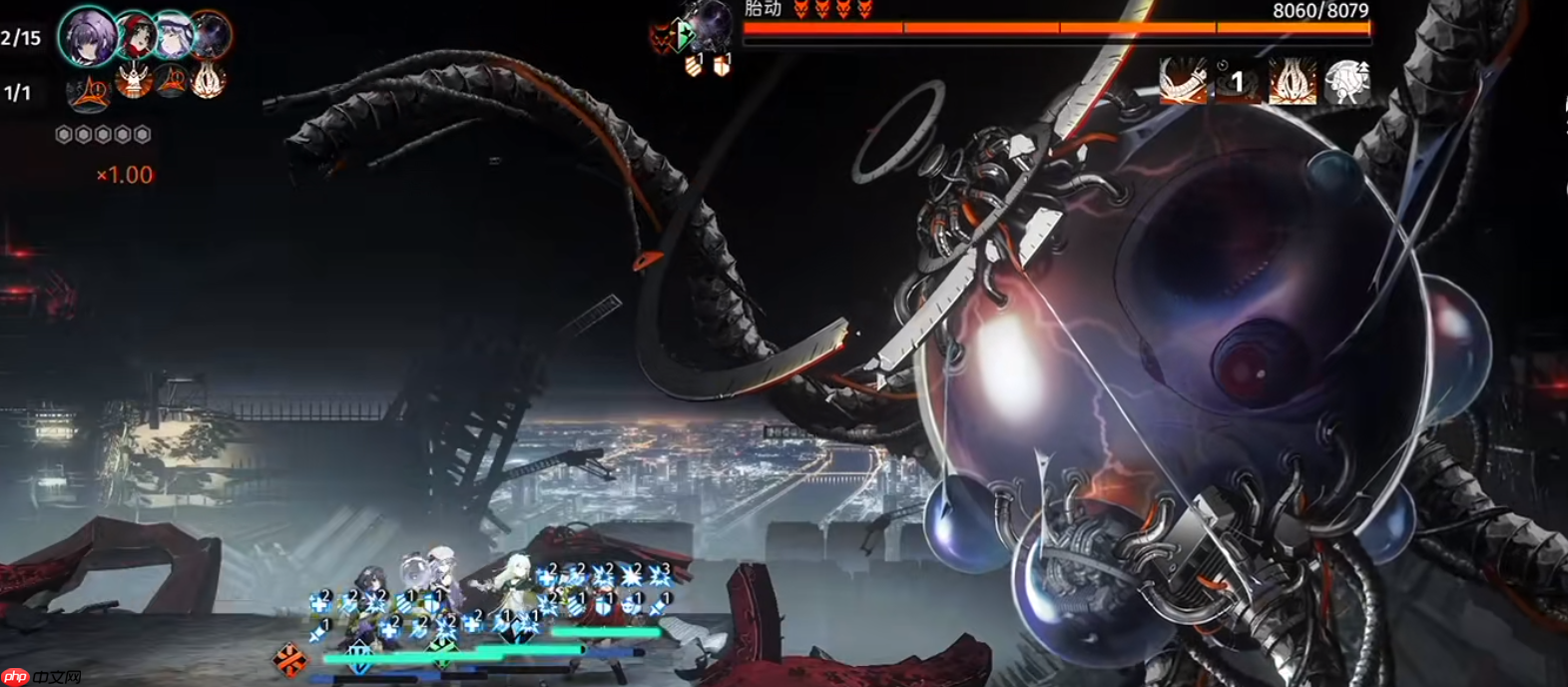Choose the red-hooded character portrait
Viewport: 1568px width, 687px height.
click(136, 36)
